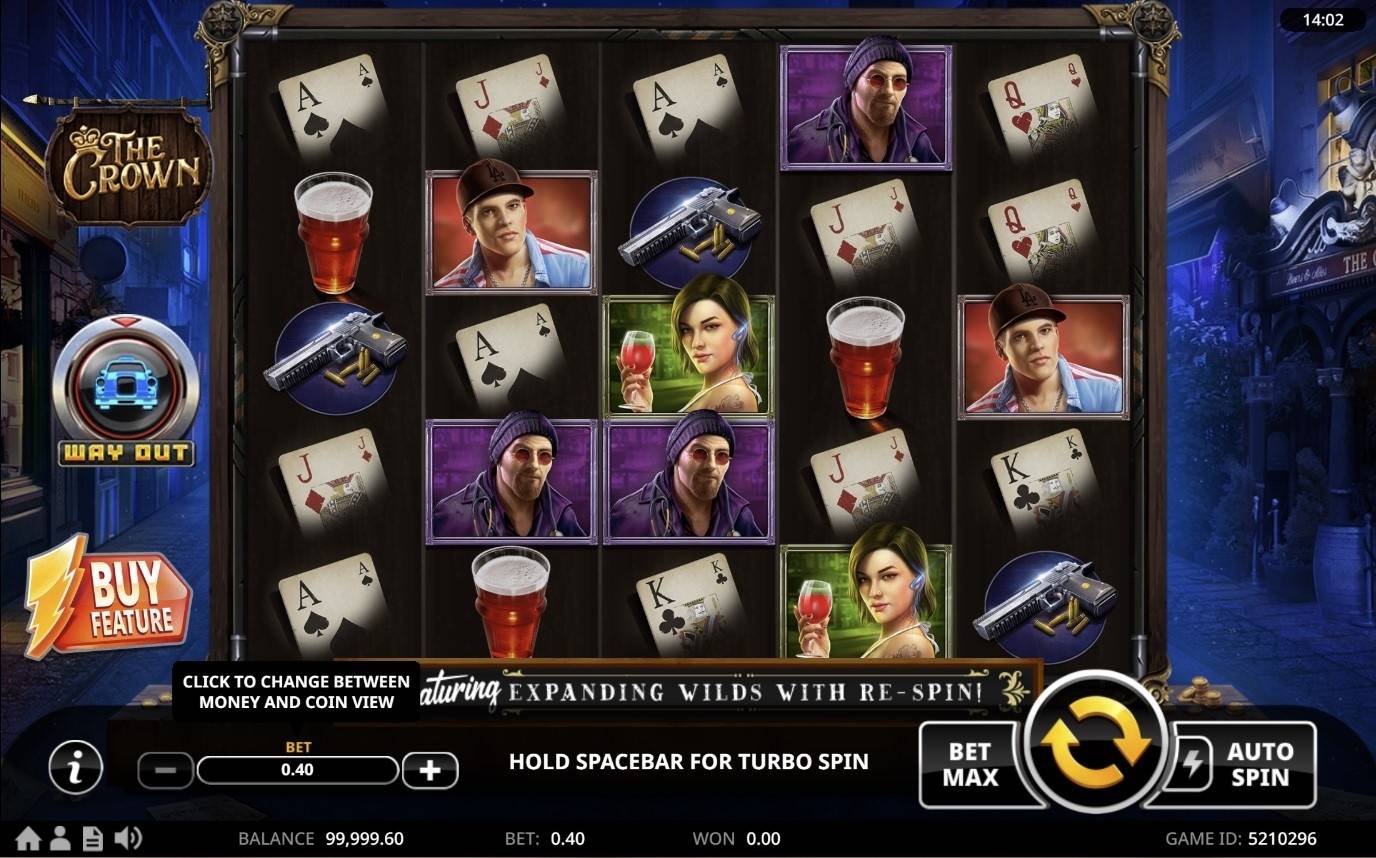Image resolution: width=1376 pixels, height=858 pixels.
Task: Toggle sound with the speaker icon
Action: [x=128, y=838]
